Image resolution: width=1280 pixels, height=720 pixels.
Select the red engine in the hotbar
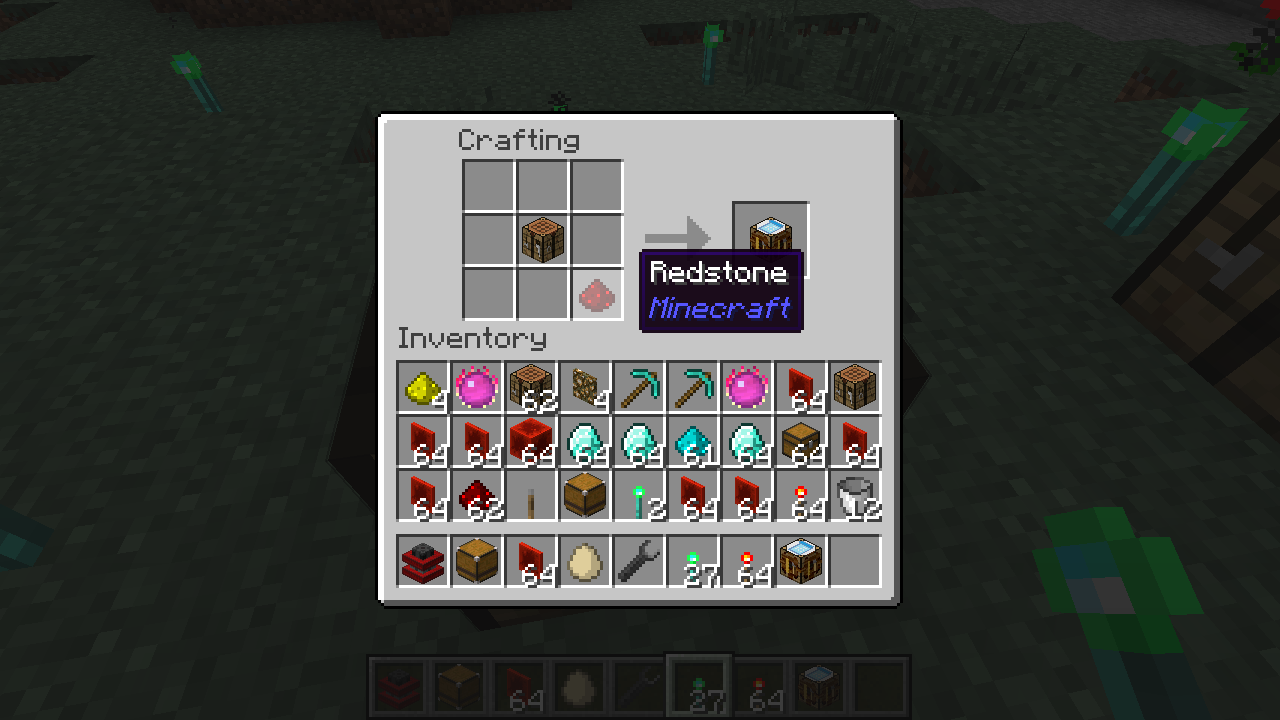pos(423,561)
